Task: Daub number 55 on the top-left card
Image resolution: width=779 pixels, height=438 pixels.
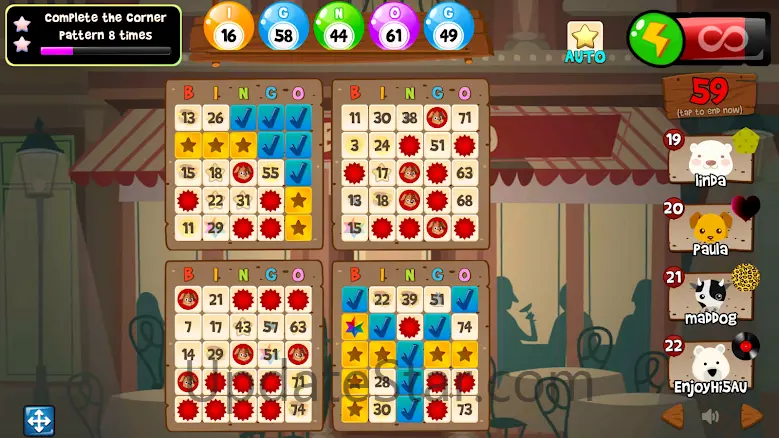Action: tap(270, 172)
